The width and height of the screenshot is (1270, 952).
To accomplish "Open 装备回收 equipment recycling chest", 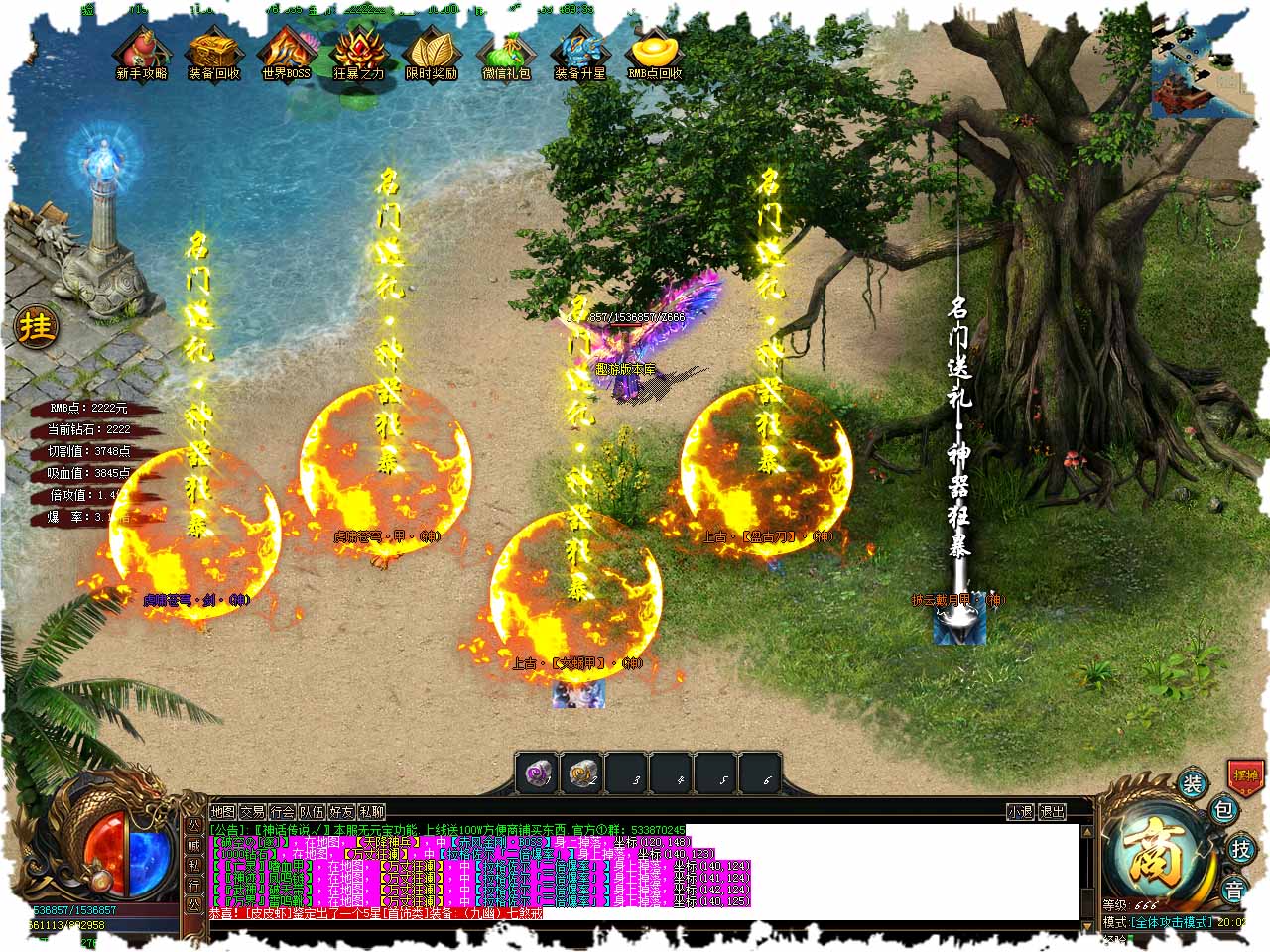I will pos(213,54).
